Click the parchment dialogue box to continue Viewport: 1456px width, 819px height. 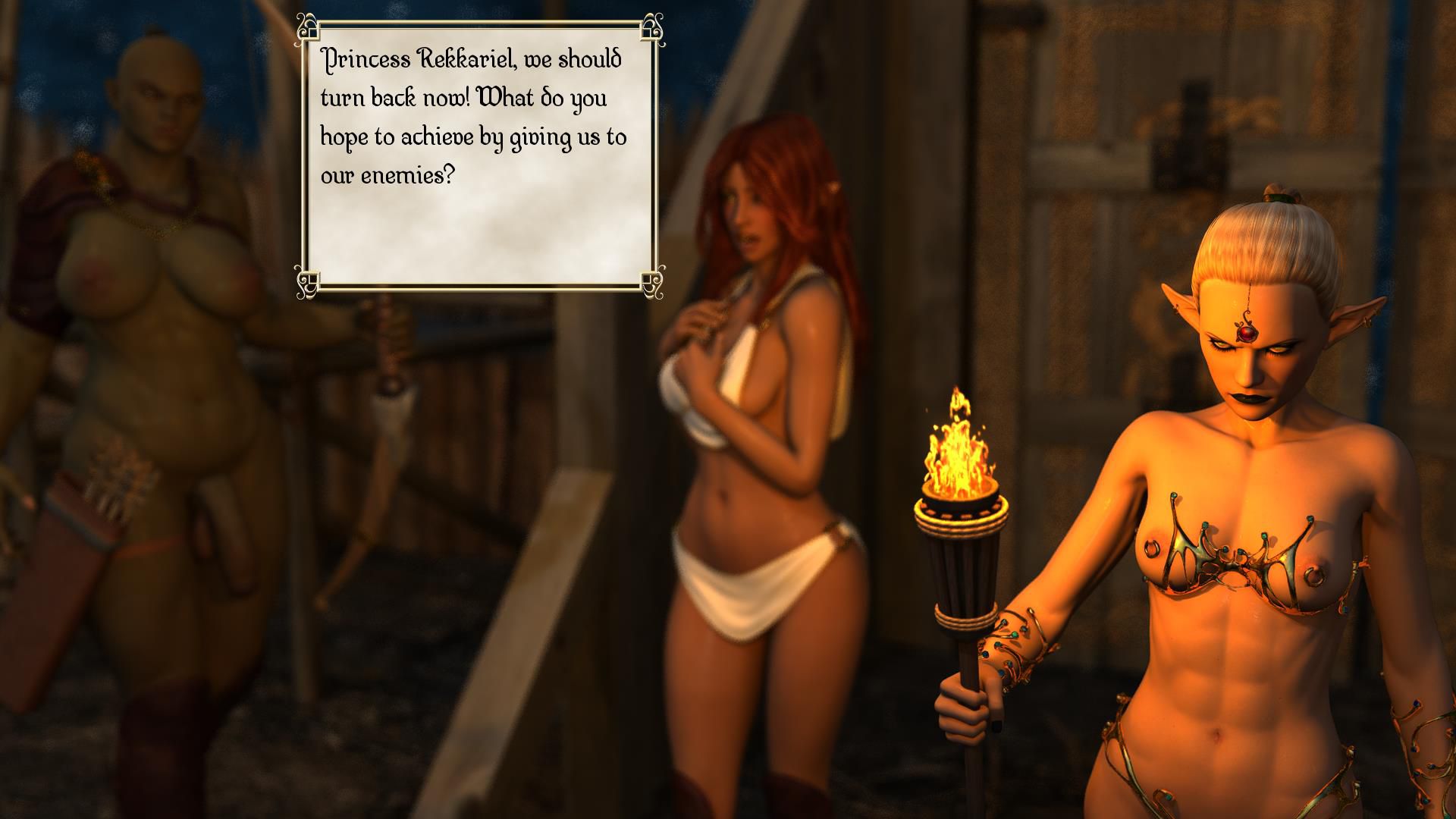pos(479,155)
